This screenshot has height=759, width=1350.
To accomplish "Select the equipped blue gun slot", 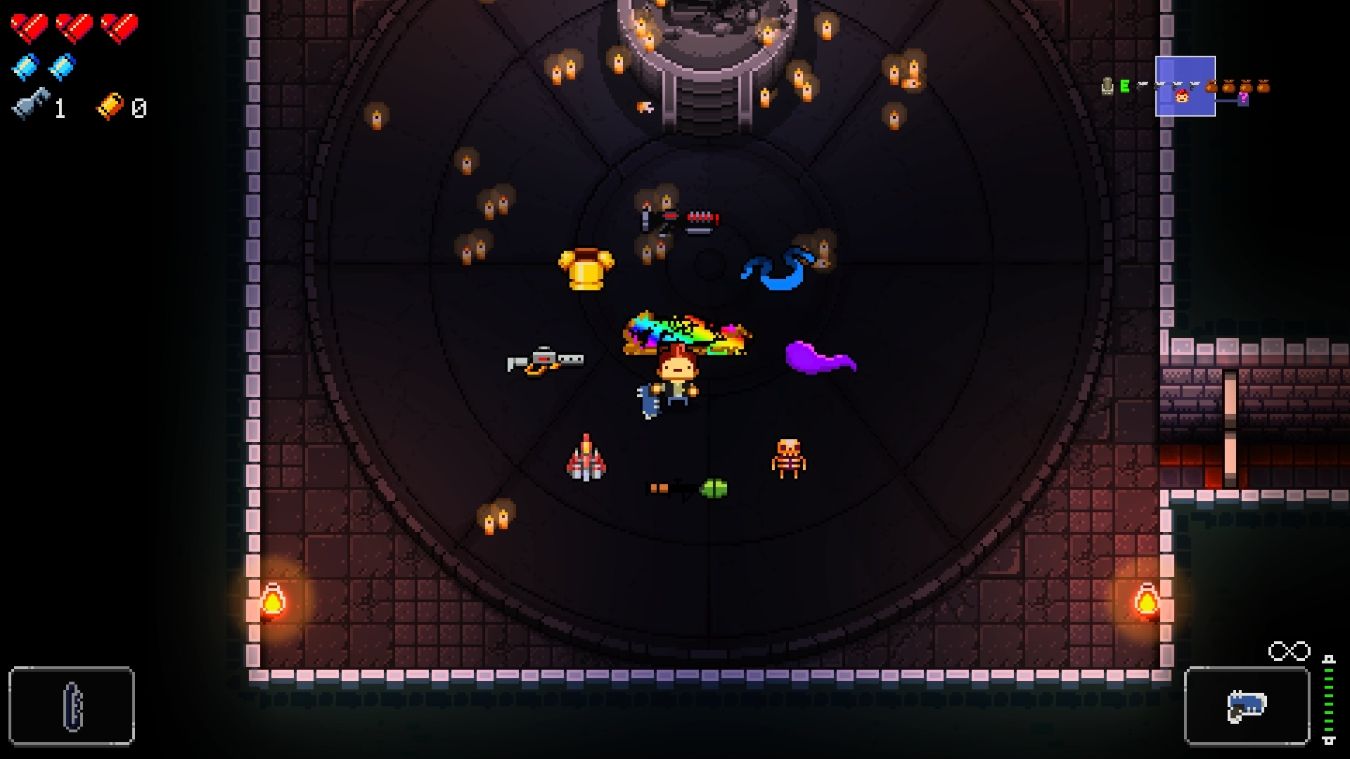I will pyautogui.click(x=1246, y=706).
